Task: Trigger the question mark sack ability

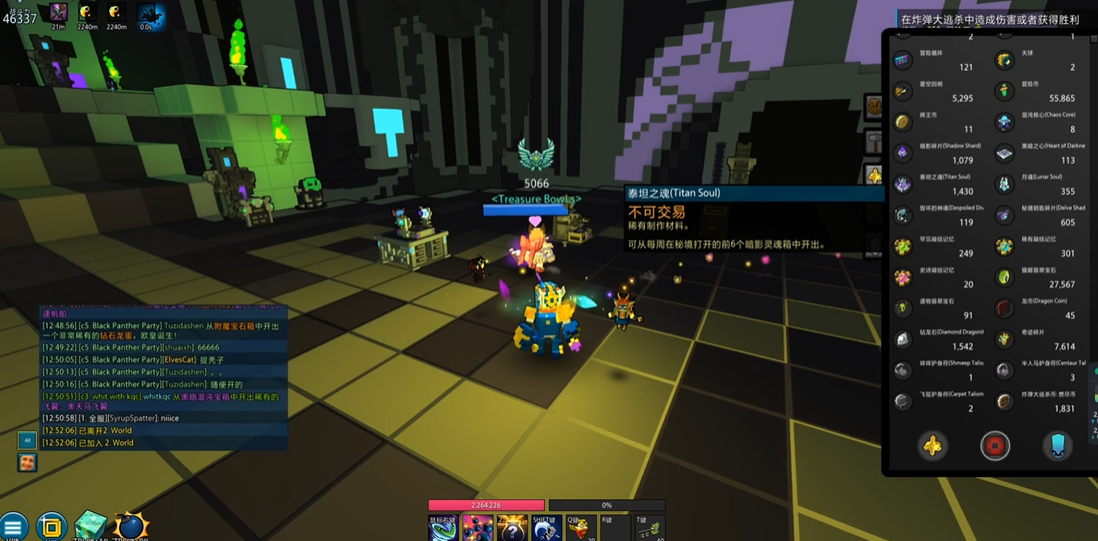Action: click(x=512, y=528)
